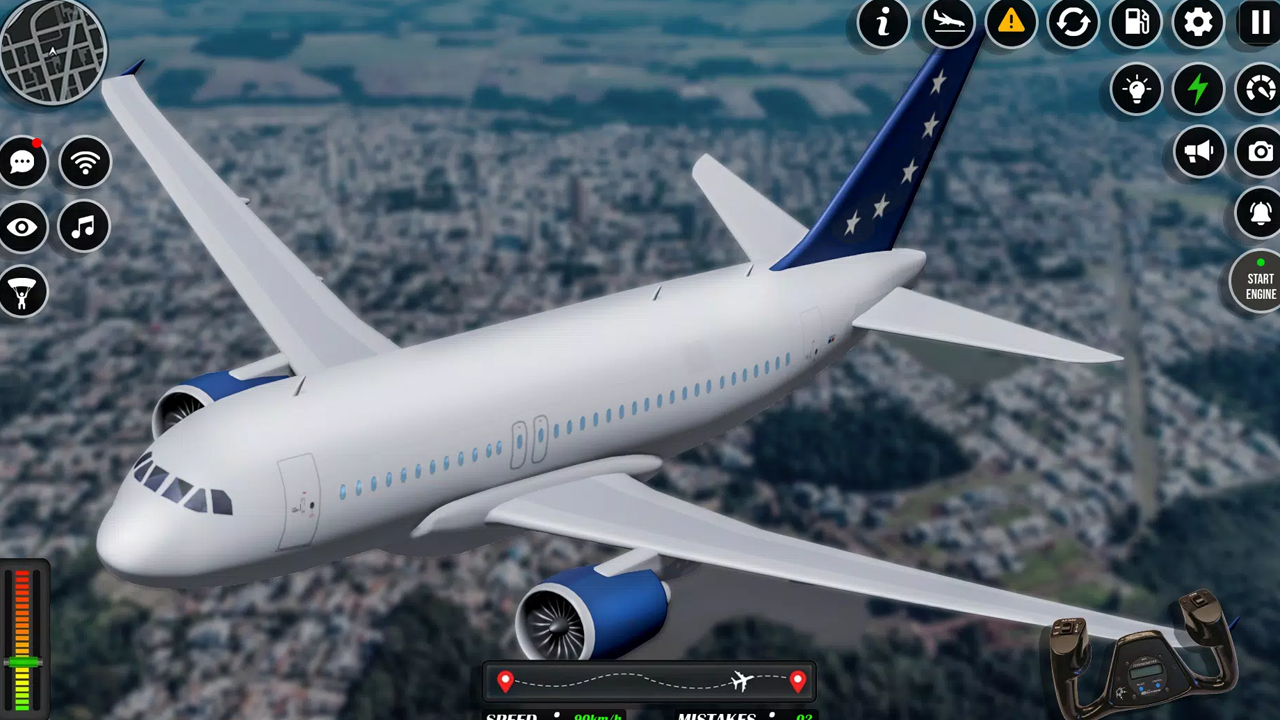Open the warning alerts icon
The height and width of the screenshot is (720, 1280).
tap(1010, 24)
